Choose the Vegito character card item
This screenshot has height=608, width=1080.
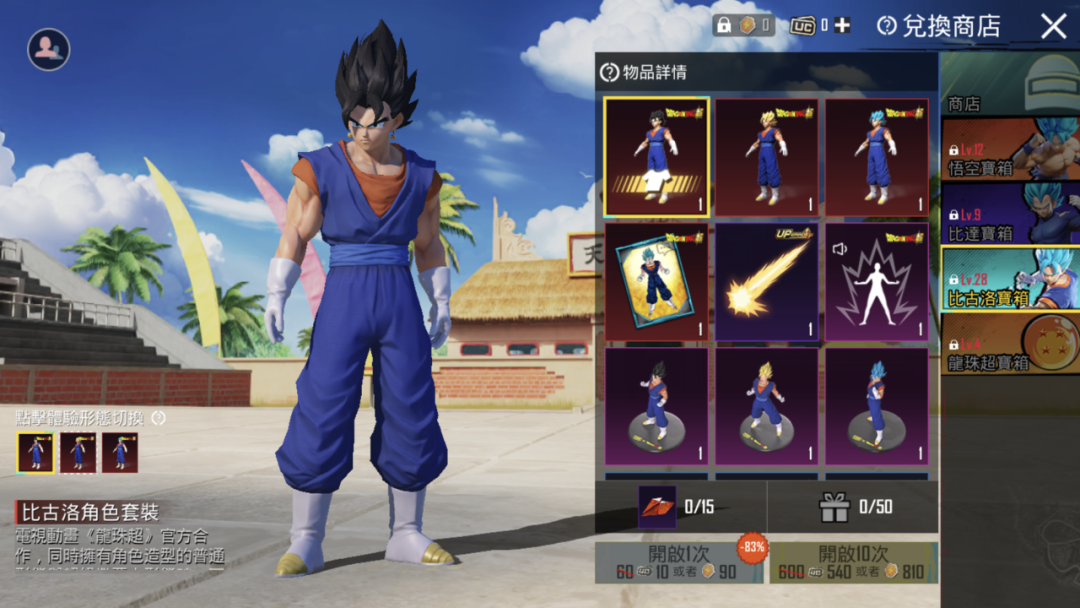point(656,282)
